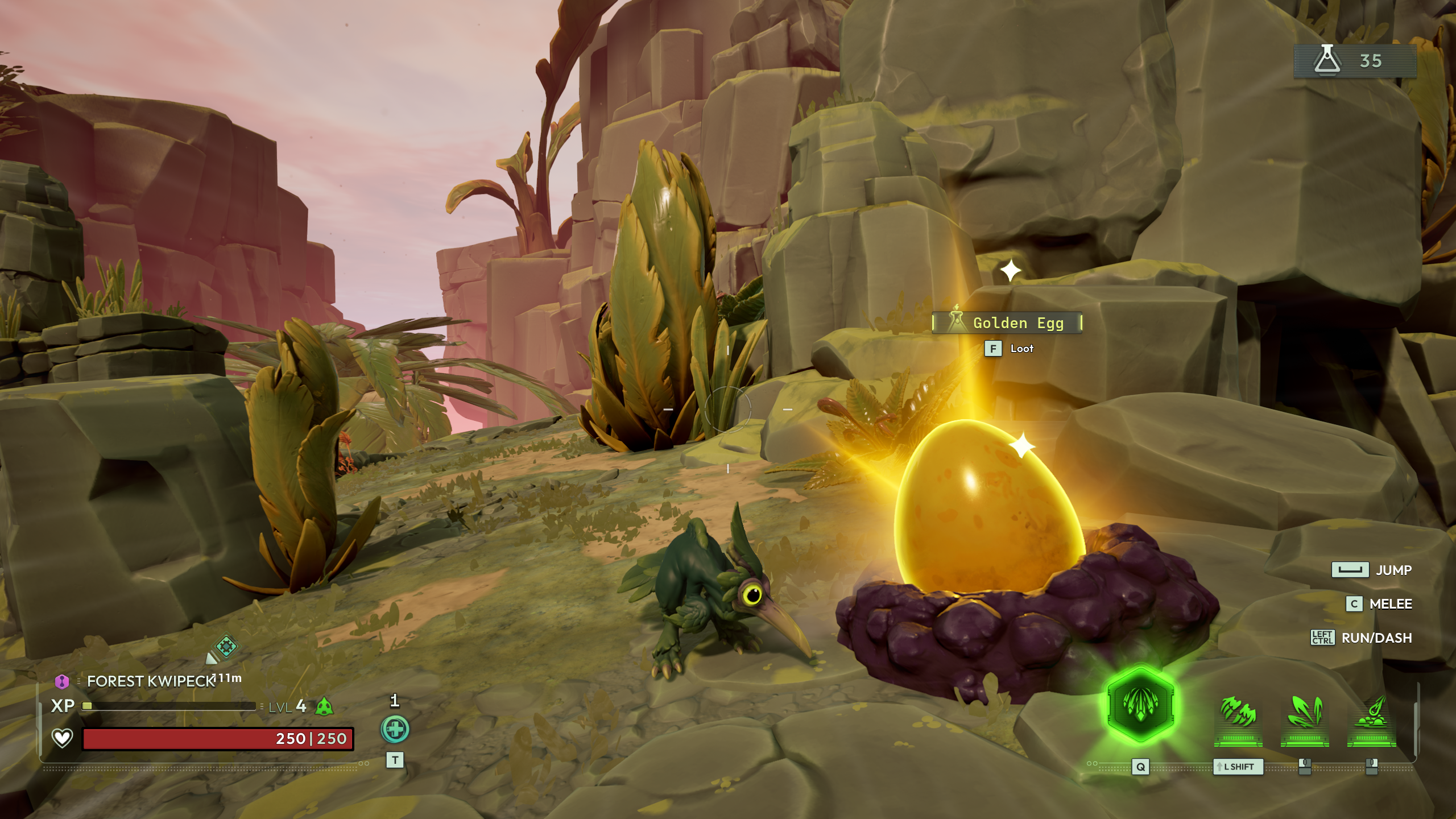This screenshot has height=819, width=1456.
Task: Click the left mouse button glyph under the abilities
Action: 1305,768
